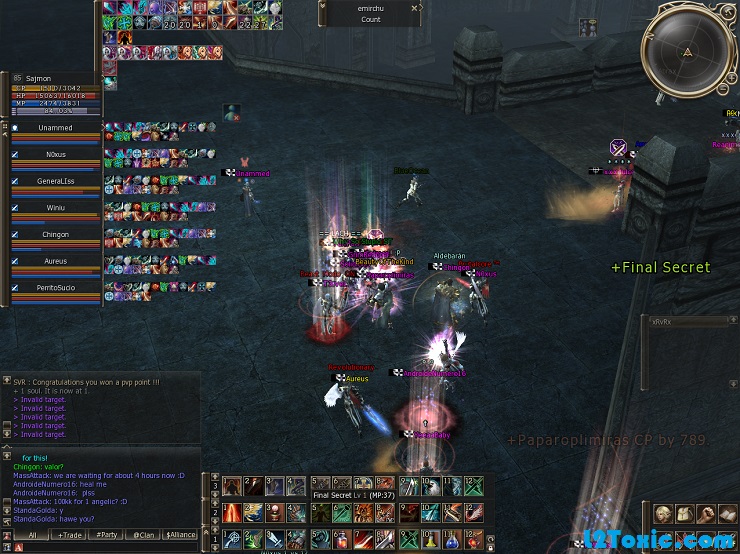The image size is (740, 554).
Task: Target Chingon in the party panel
Action: tap(55, 235)
